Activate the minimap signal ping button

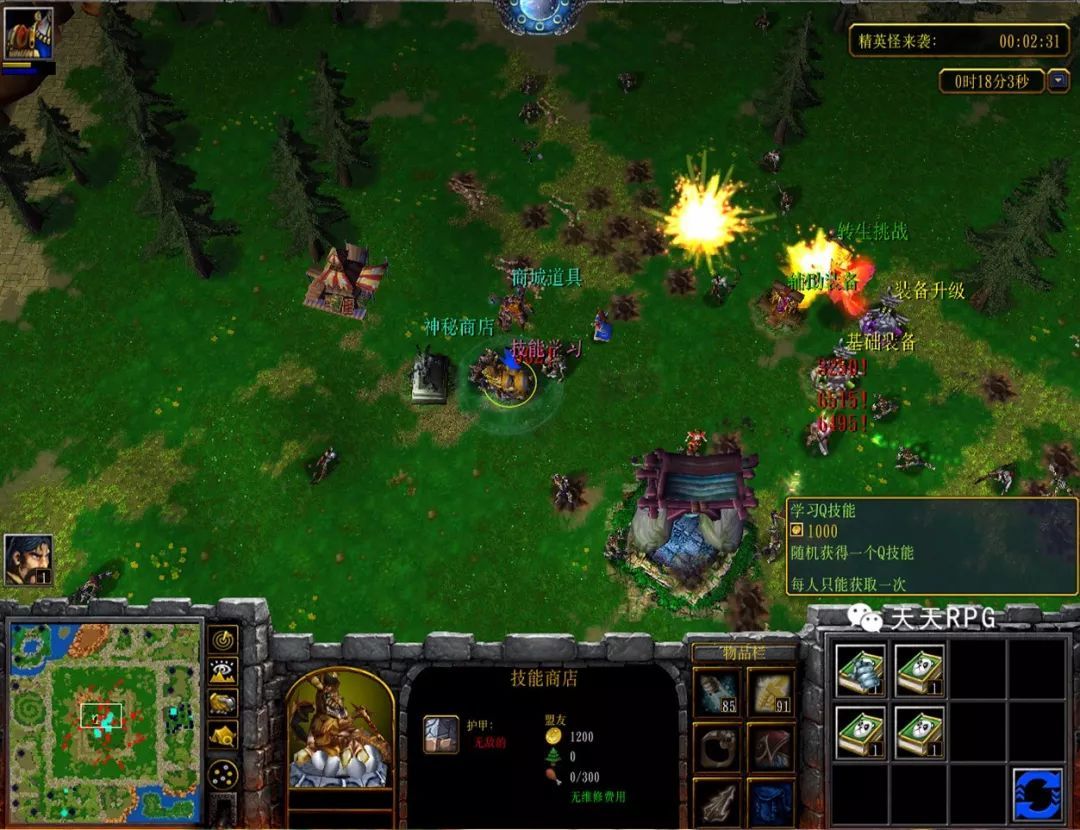pos(223,639)
